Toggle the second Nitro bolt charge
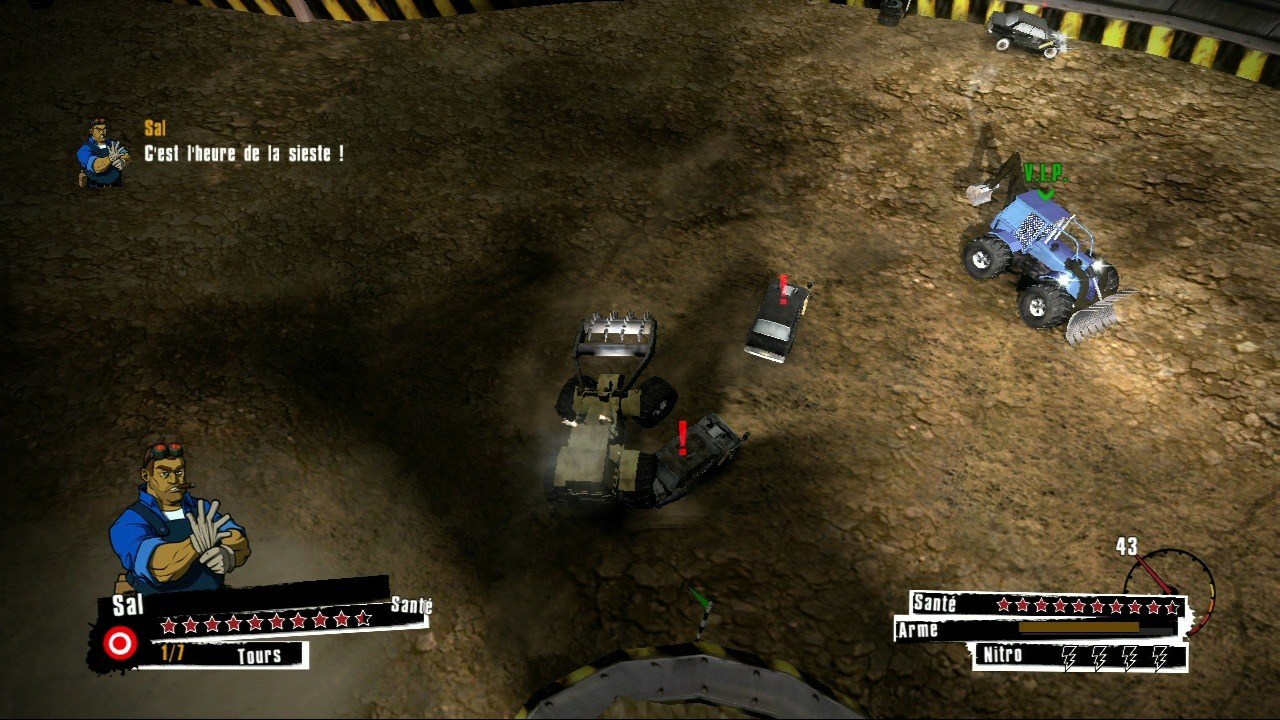The image size is (1280, 720). [1098, 657]
